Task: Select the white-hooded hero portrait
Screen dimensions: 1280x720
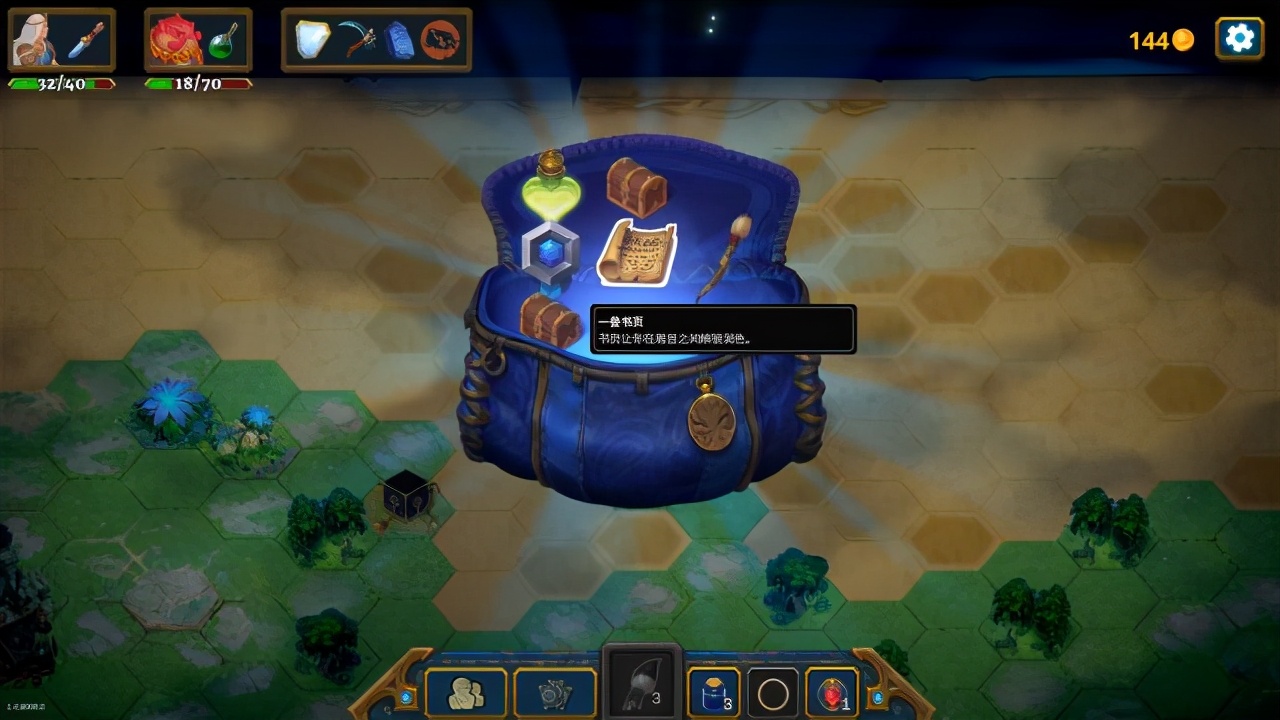Action: tap(33, 40)
